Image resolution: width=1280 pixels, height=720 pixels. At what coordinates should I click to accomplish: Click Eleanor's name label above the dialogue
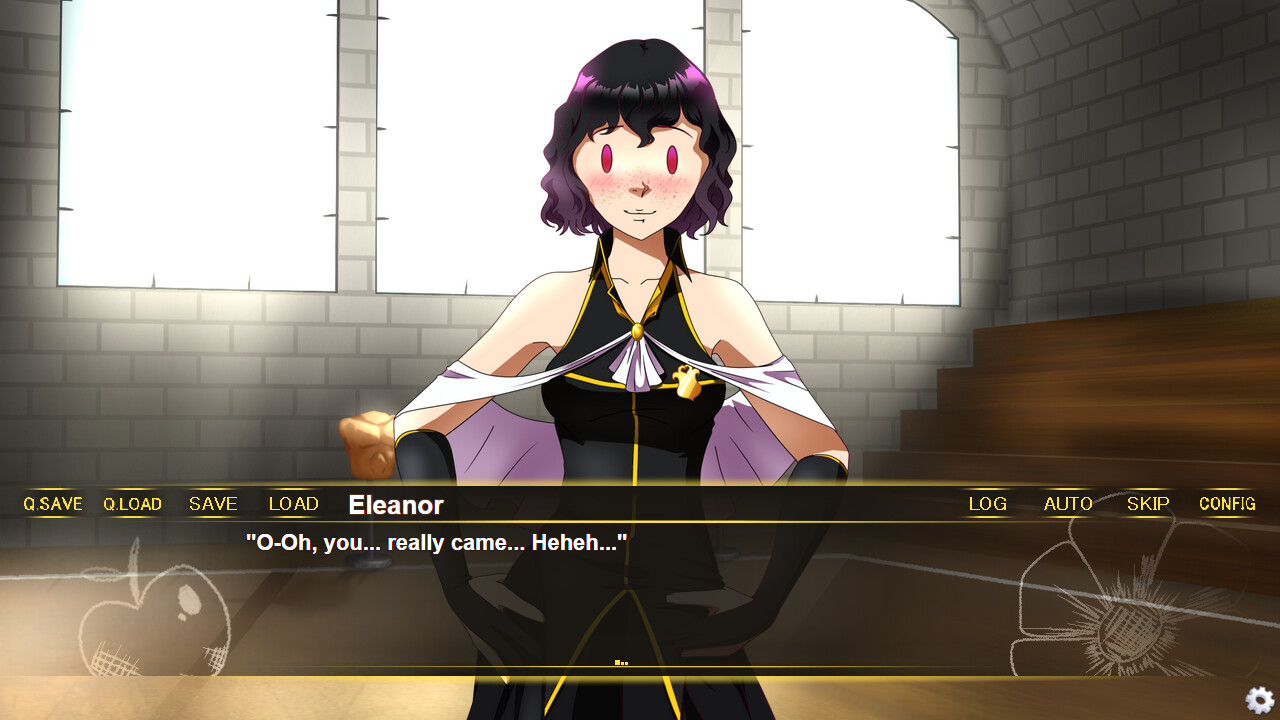(x=395, y=506)
